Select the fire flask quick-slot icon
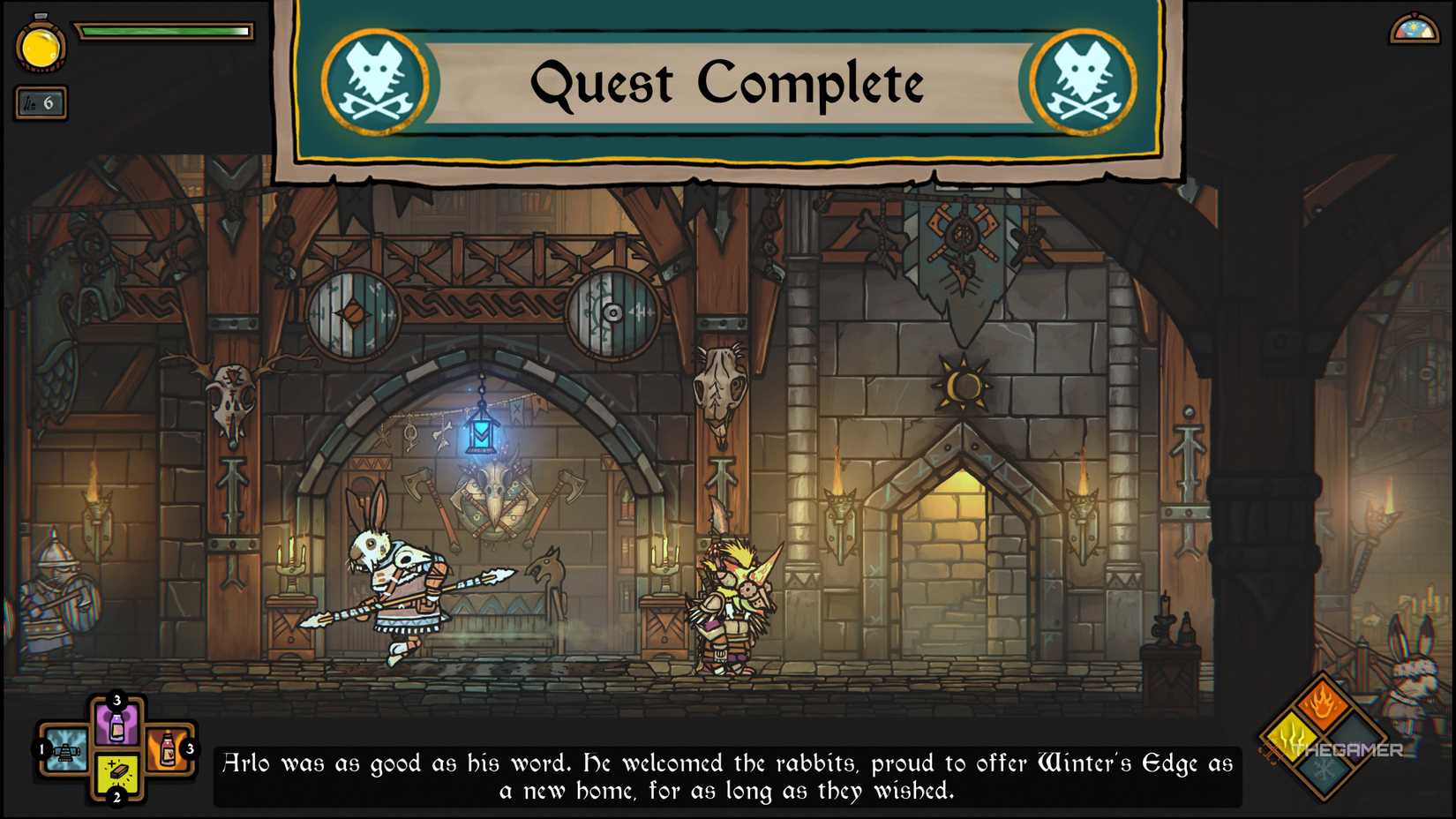The image size is (1456, 819). [x=167, y=749]
